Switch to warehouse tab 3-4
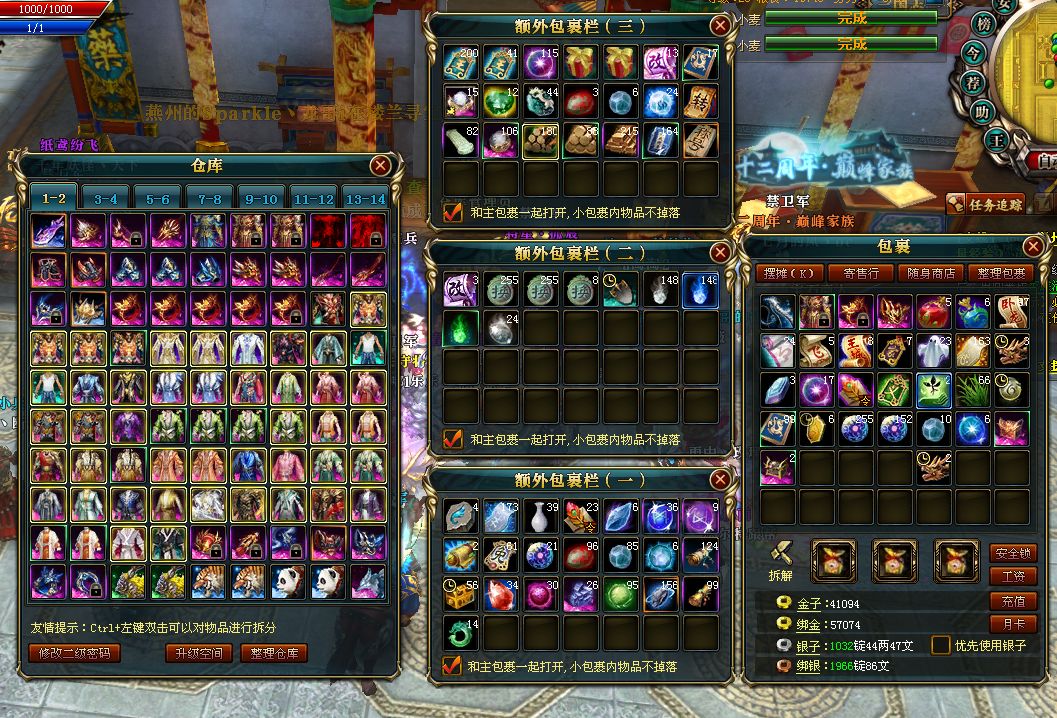This screenshot has height=718, width=1057. click(x=106, y=199)
